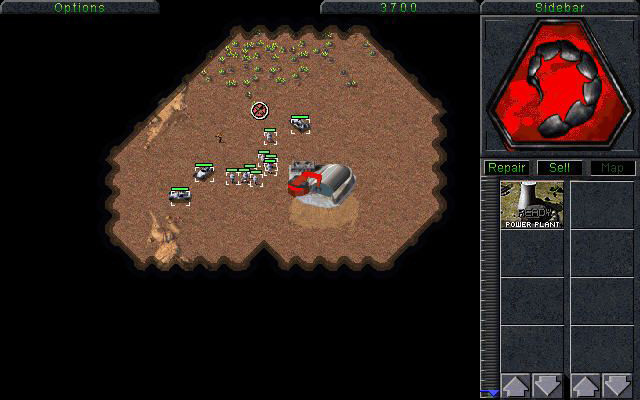
Task: Click the greyed-out Map button
Action: [x=611, y=168]
